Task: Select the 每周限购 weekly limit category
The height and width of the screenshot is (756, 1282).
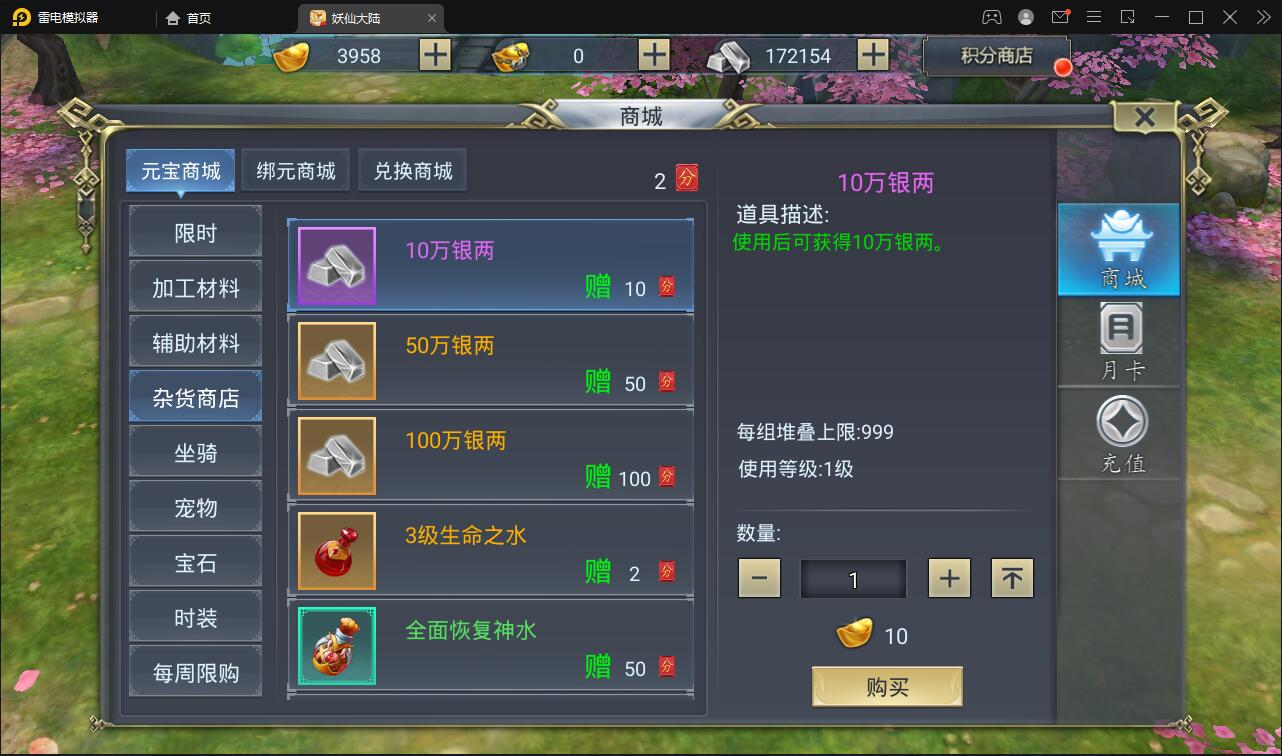Action: tap(195, 671)
